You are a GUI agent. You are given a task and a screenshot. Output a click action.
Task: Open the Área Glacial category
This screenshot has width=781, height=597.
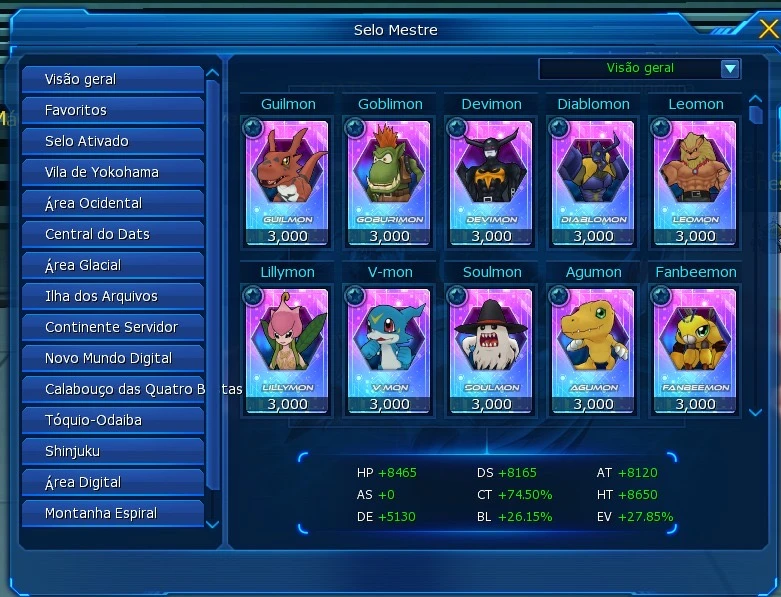pos(112,265)
